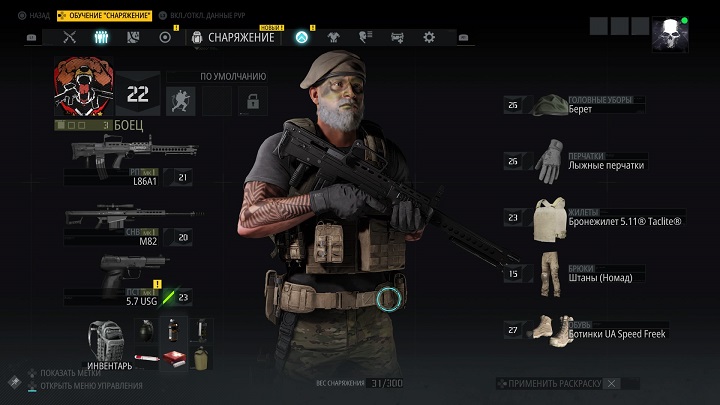The width and height of the screenshot is (720, 405).
Task: Select the L86A1 primary weapon slot
Action: coord(132,160)
